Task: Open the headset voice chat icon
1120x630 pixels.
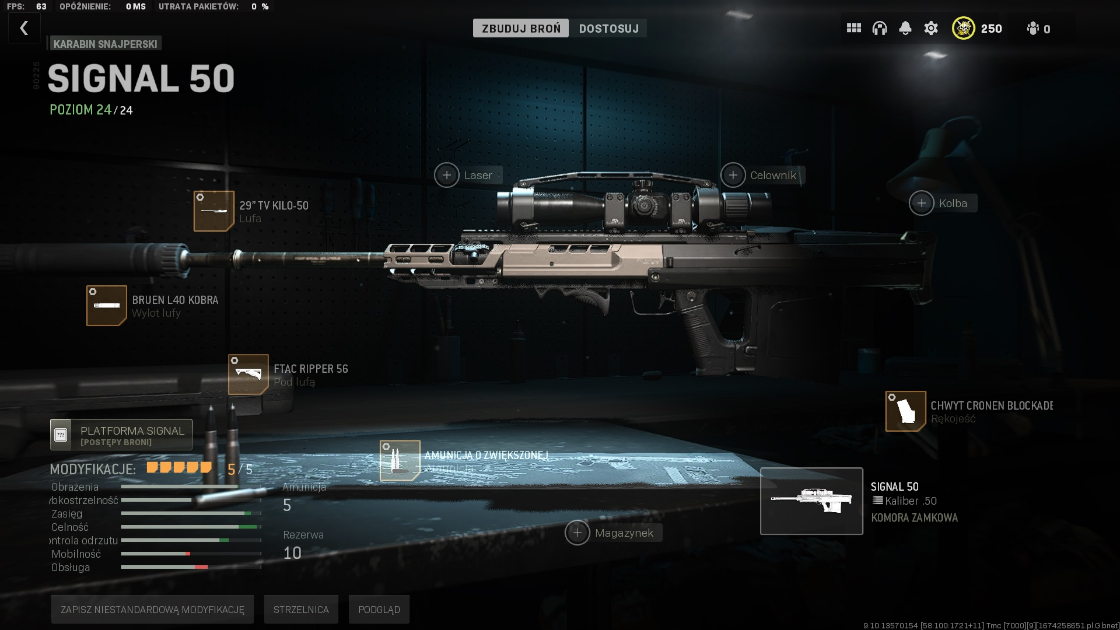Action: click(880, 28)
